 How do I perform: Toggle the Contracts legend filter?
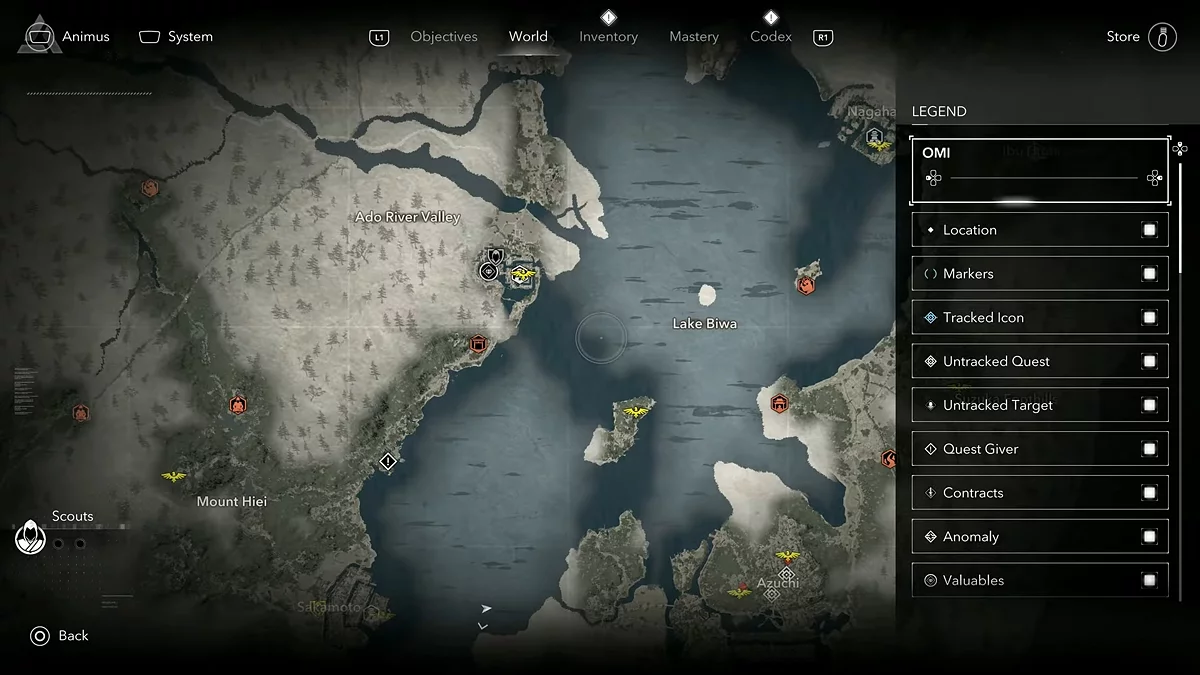tap(1149, 493)
